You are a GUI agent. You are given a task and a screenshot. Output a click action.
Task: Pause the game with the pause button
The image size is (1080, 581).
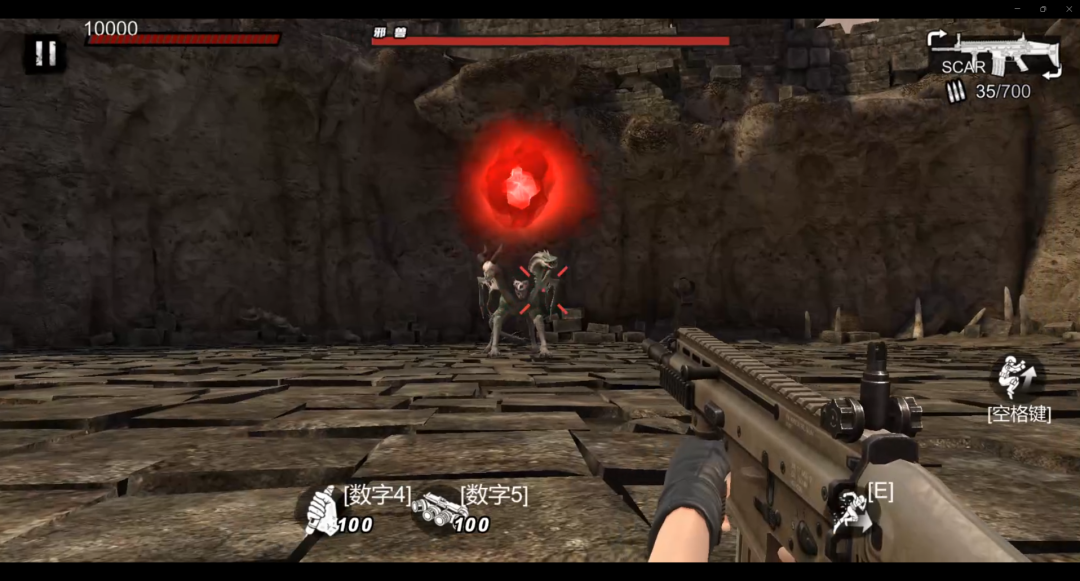pyautogui.click(x=45, y=53)
